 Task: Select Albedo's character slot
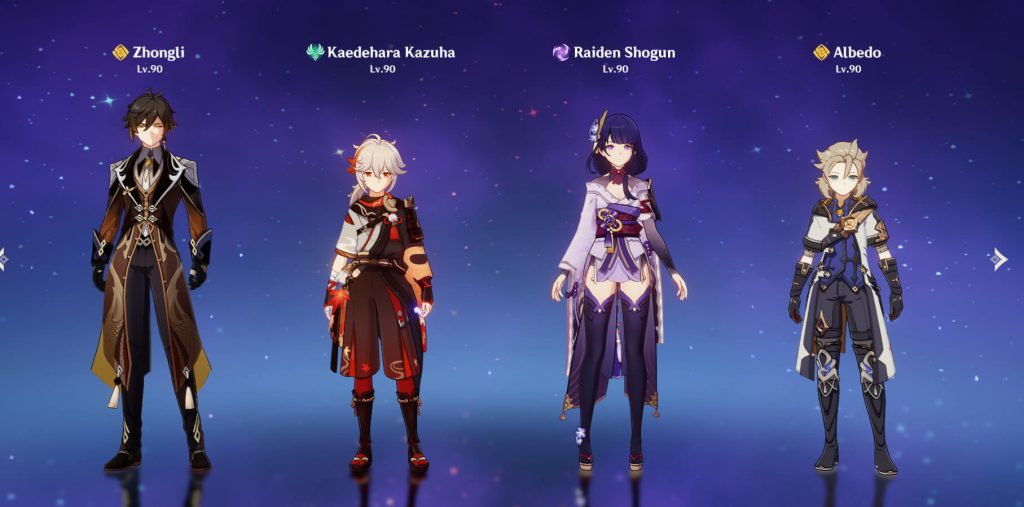(845, 300)
